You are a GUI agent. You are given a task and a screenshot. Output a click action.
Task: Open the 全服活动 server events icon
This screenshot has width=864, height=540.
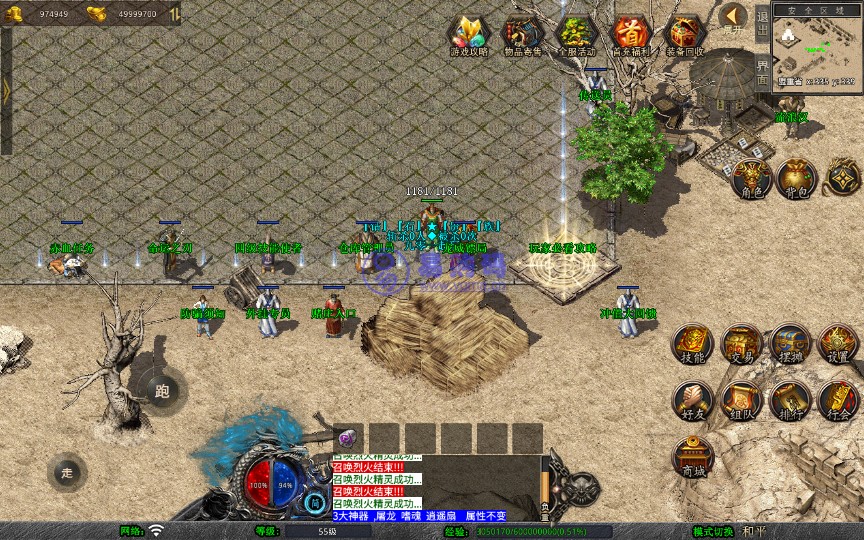point(576,34)
